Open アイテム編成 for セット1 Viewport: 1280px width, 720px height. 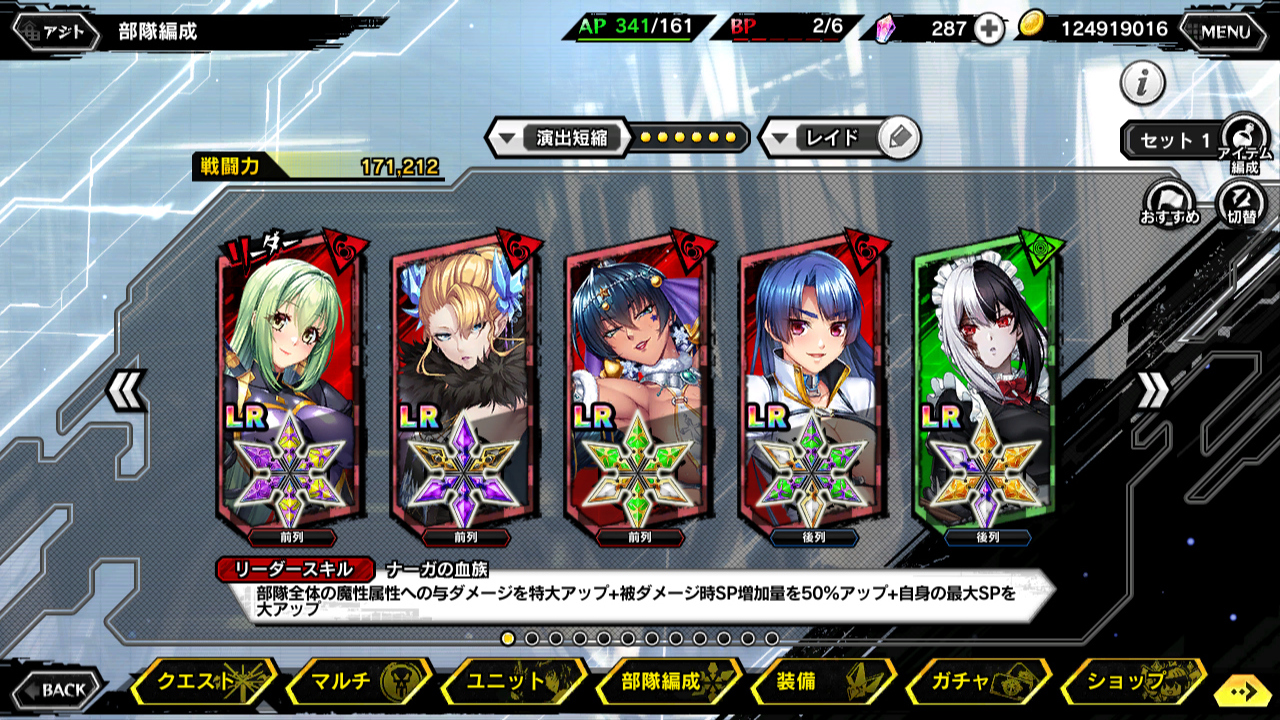(x=1244, y=140)
